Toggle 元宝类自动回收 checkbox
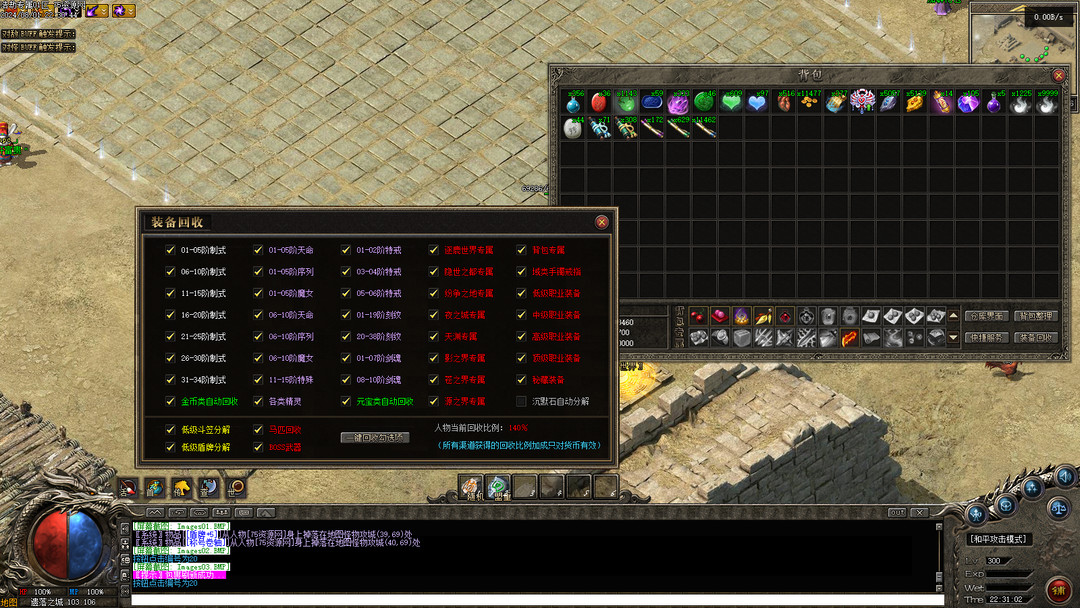 tap(346, 401)
